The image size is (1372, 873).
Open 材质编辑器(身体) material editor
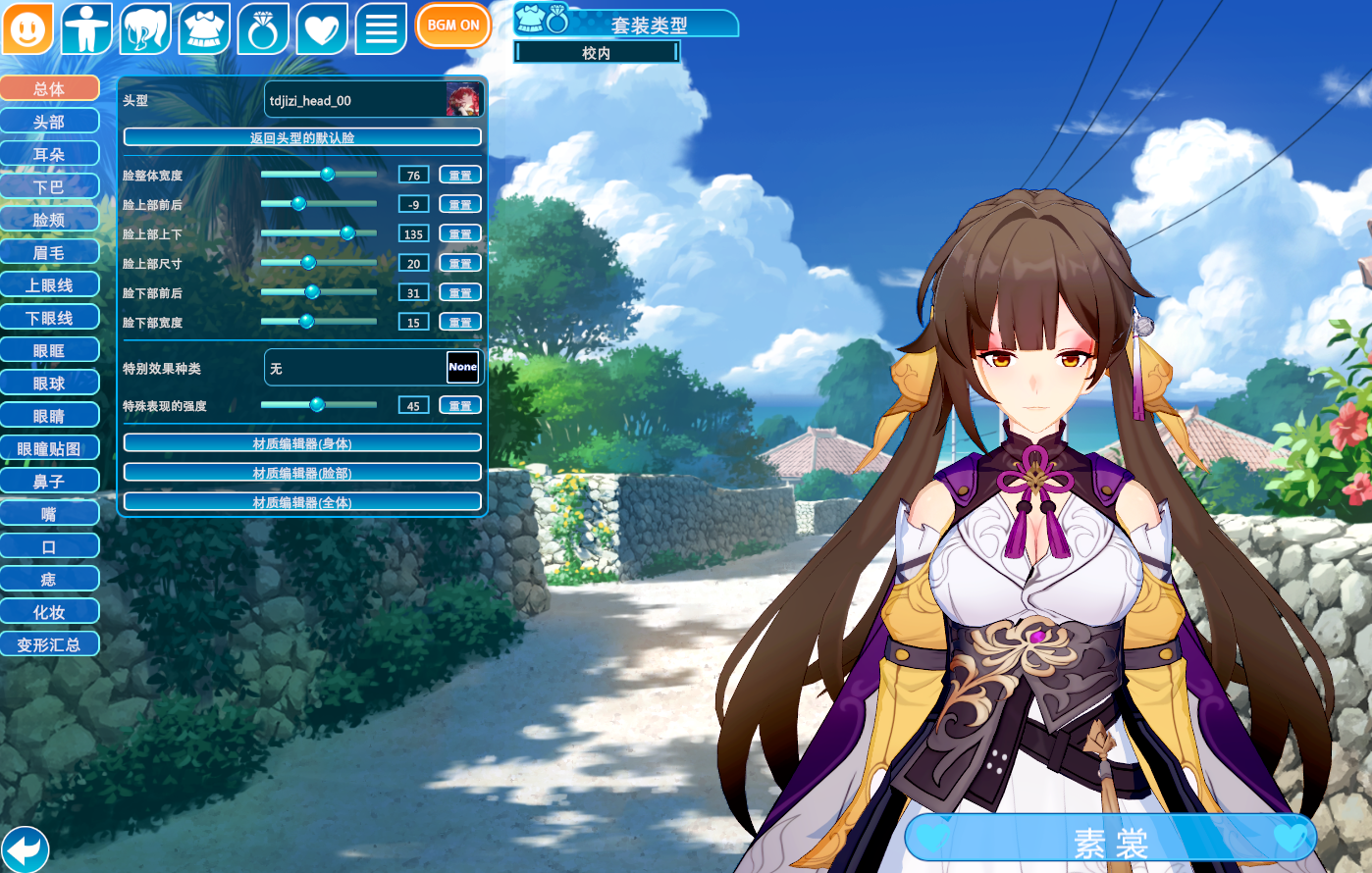point(302,443)
